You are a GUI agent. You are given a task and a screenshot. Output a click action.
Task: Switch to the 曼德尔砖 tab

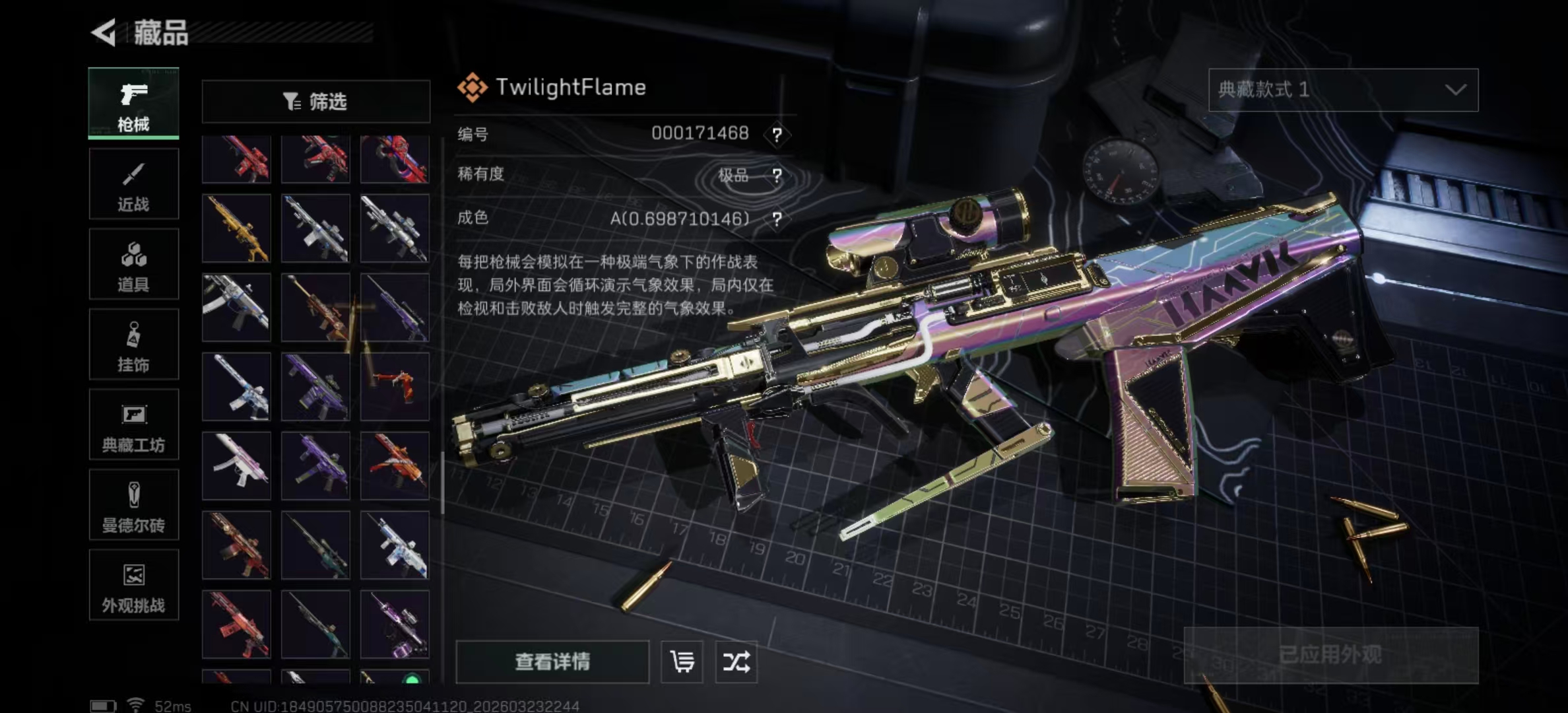click(x=133, y=505)
